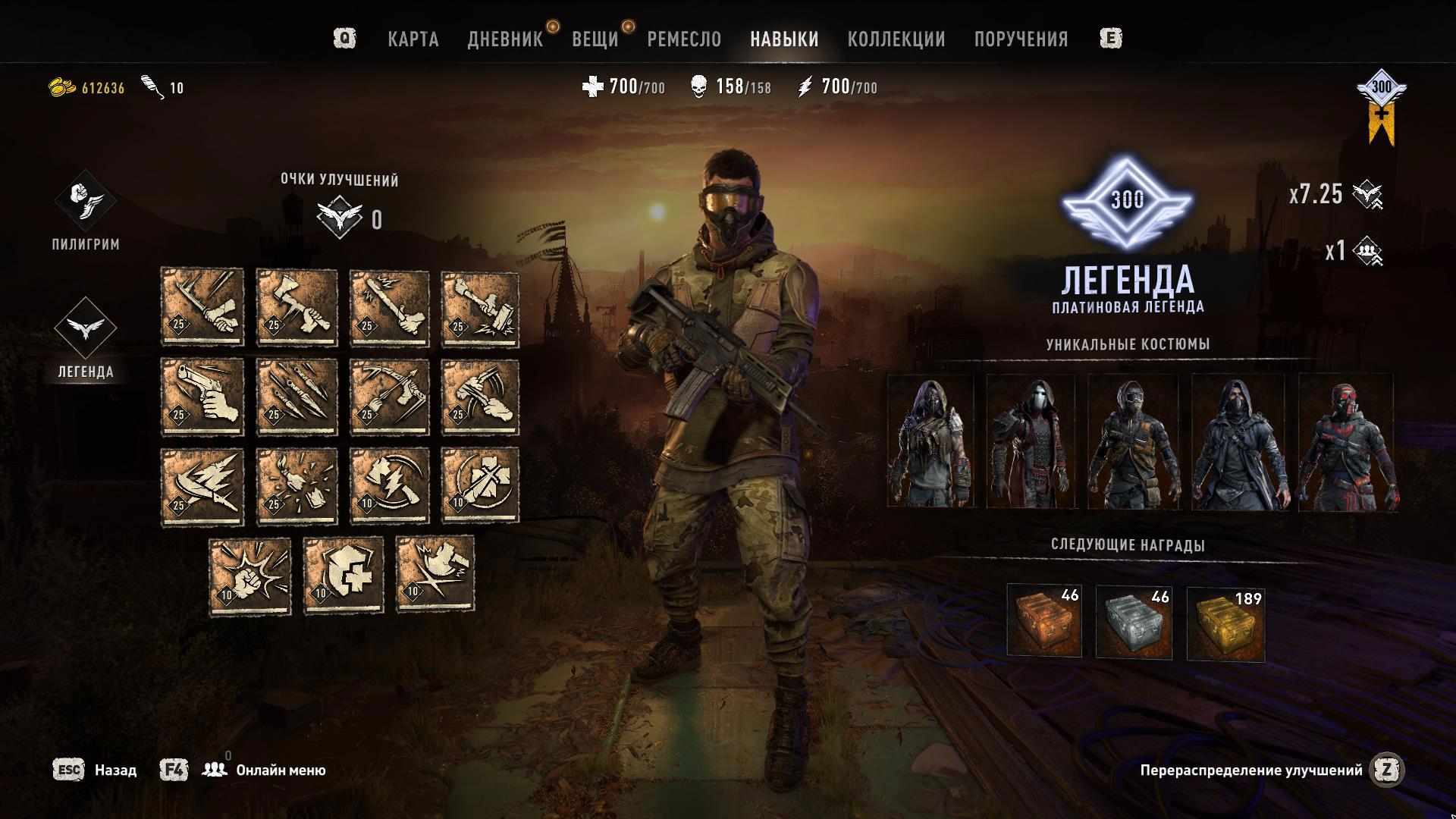Image resolution: width=1456 pixels, height=819 pixels.
Task: Select the pistol skill icon
Action: [x=202, y=397]
